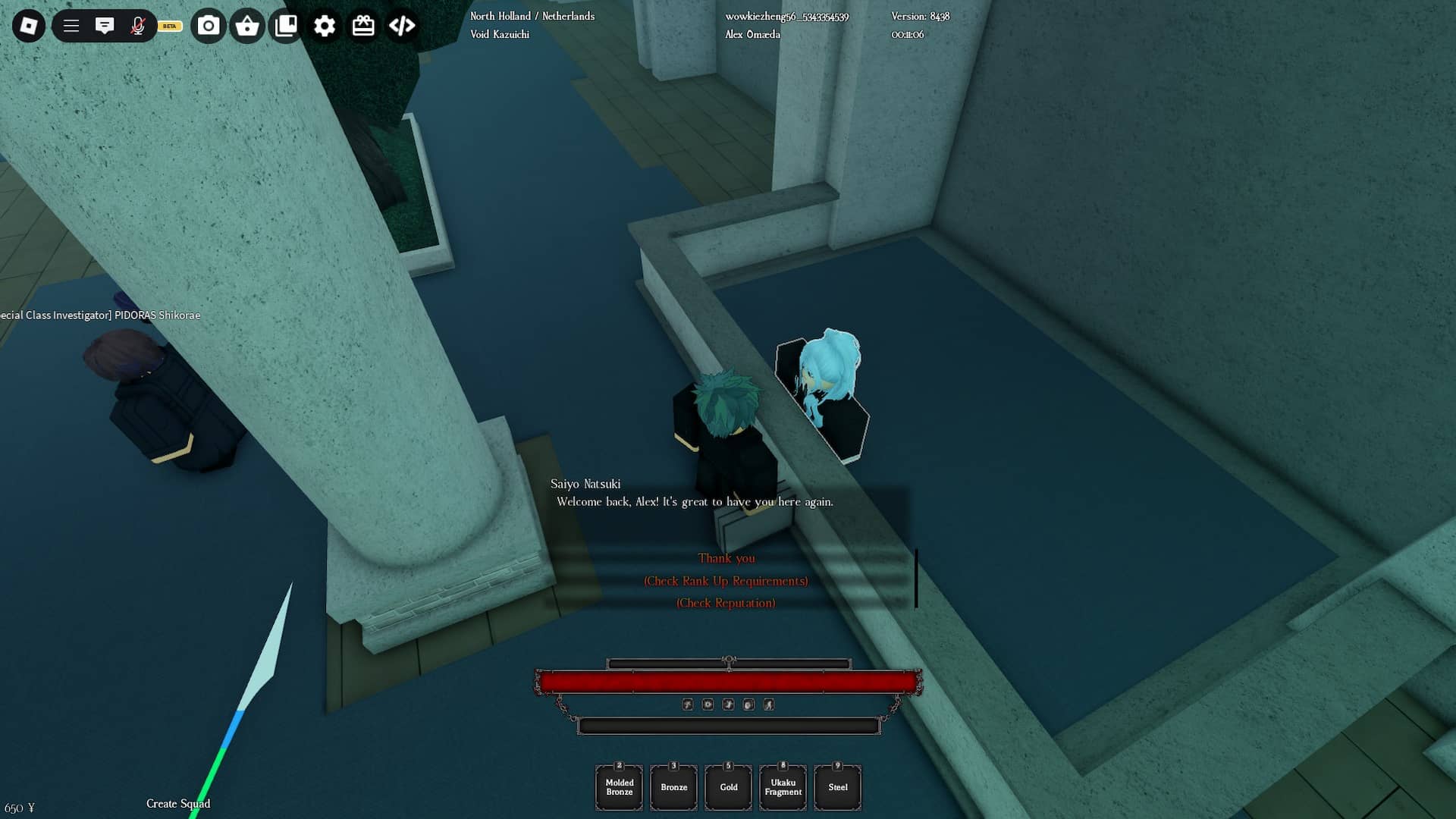Open the Roblox gift rewards icon
The image size is (1456, 819).
tap(362, 25)
